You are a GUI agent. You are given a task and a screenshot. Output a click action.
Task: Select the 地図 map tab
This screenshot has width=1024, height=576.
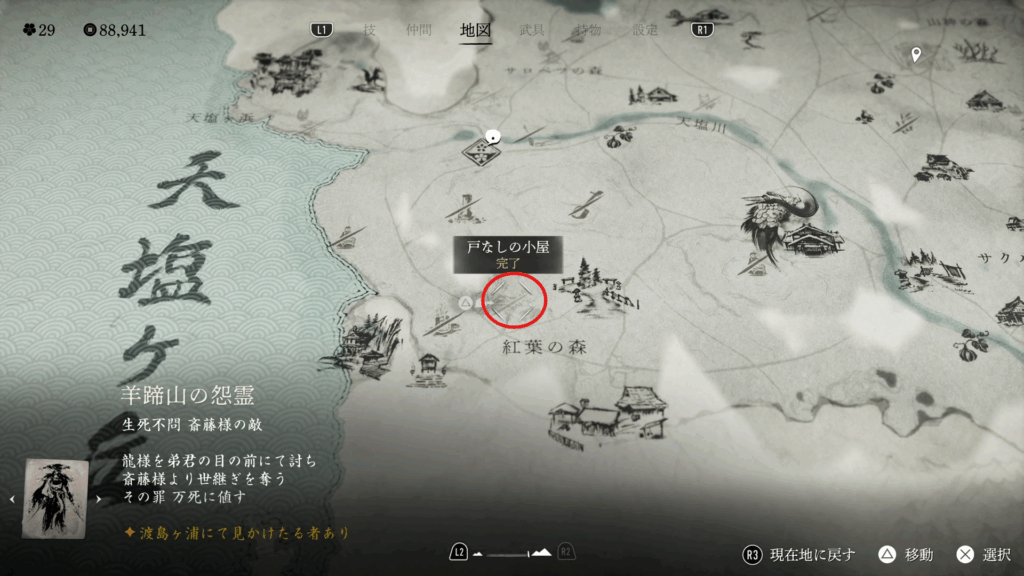(x=475, y=30)
